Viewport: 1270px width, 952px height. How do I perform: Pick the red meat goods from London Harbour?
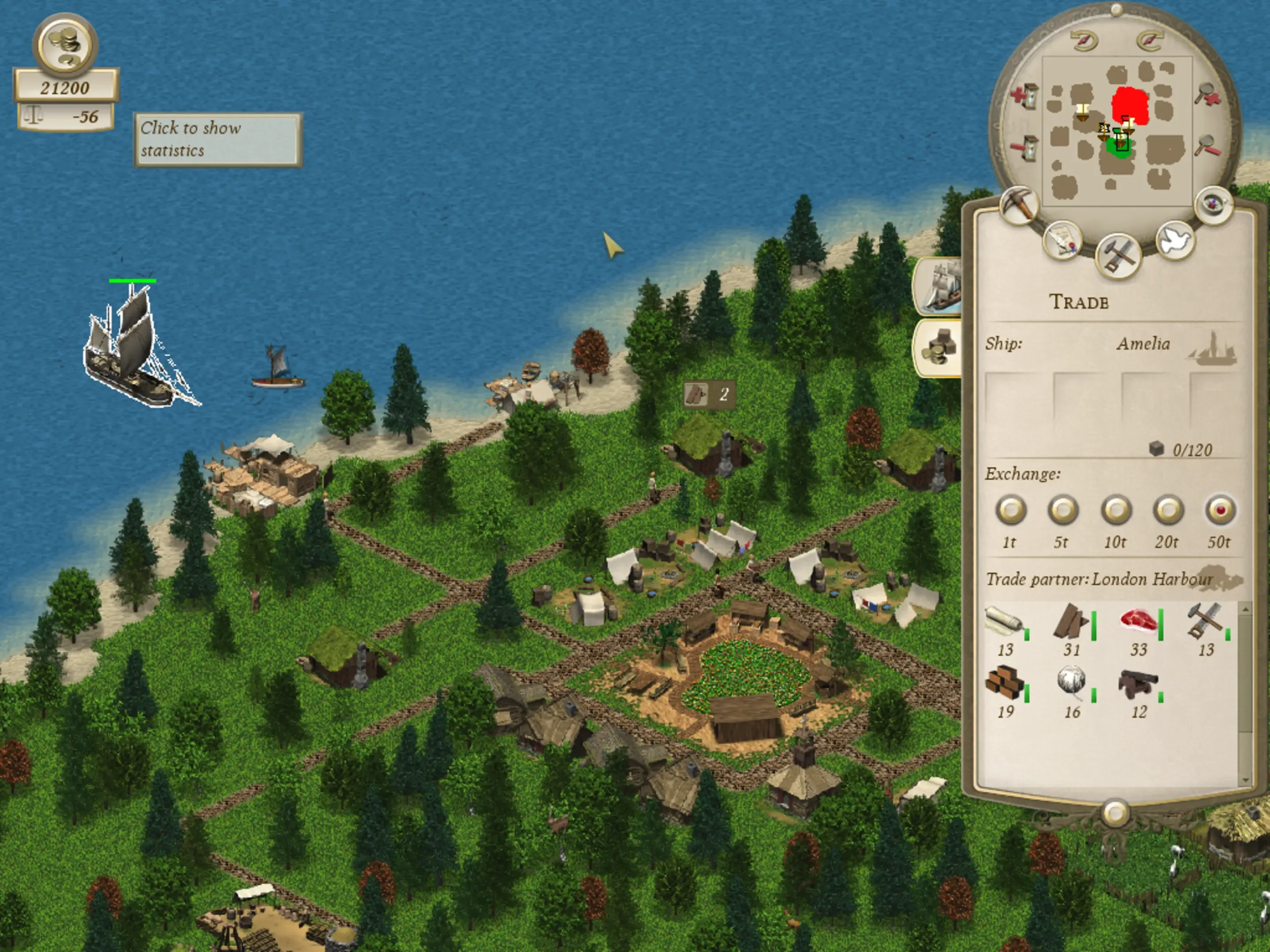tap(1138, 623)
